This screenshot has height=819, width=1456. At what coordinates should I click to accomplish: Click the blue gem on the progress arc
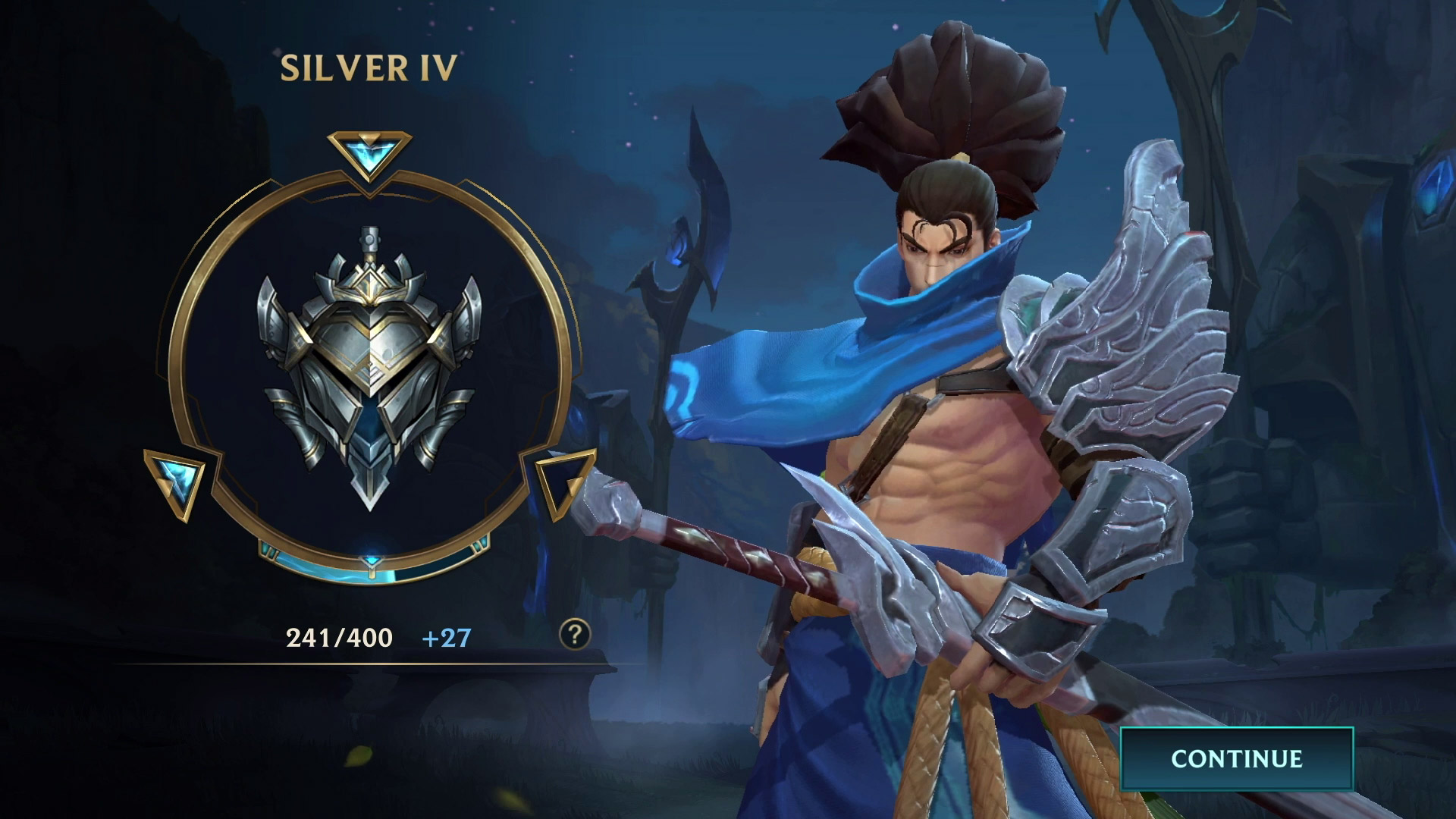pos(370,559)
